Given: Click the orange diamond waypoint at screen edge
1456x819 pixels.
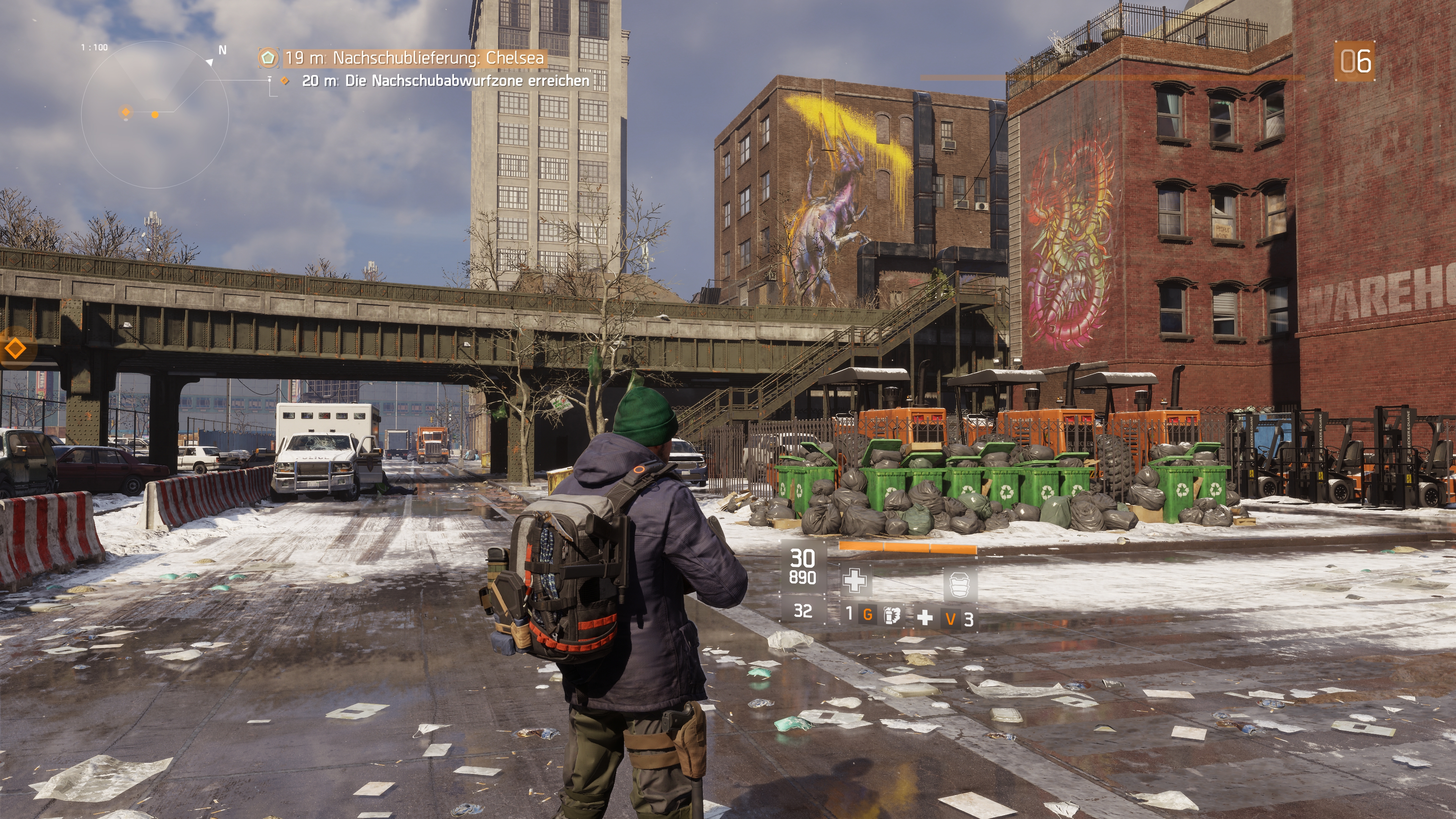Looking at the screenshot, I should (15, 348).
